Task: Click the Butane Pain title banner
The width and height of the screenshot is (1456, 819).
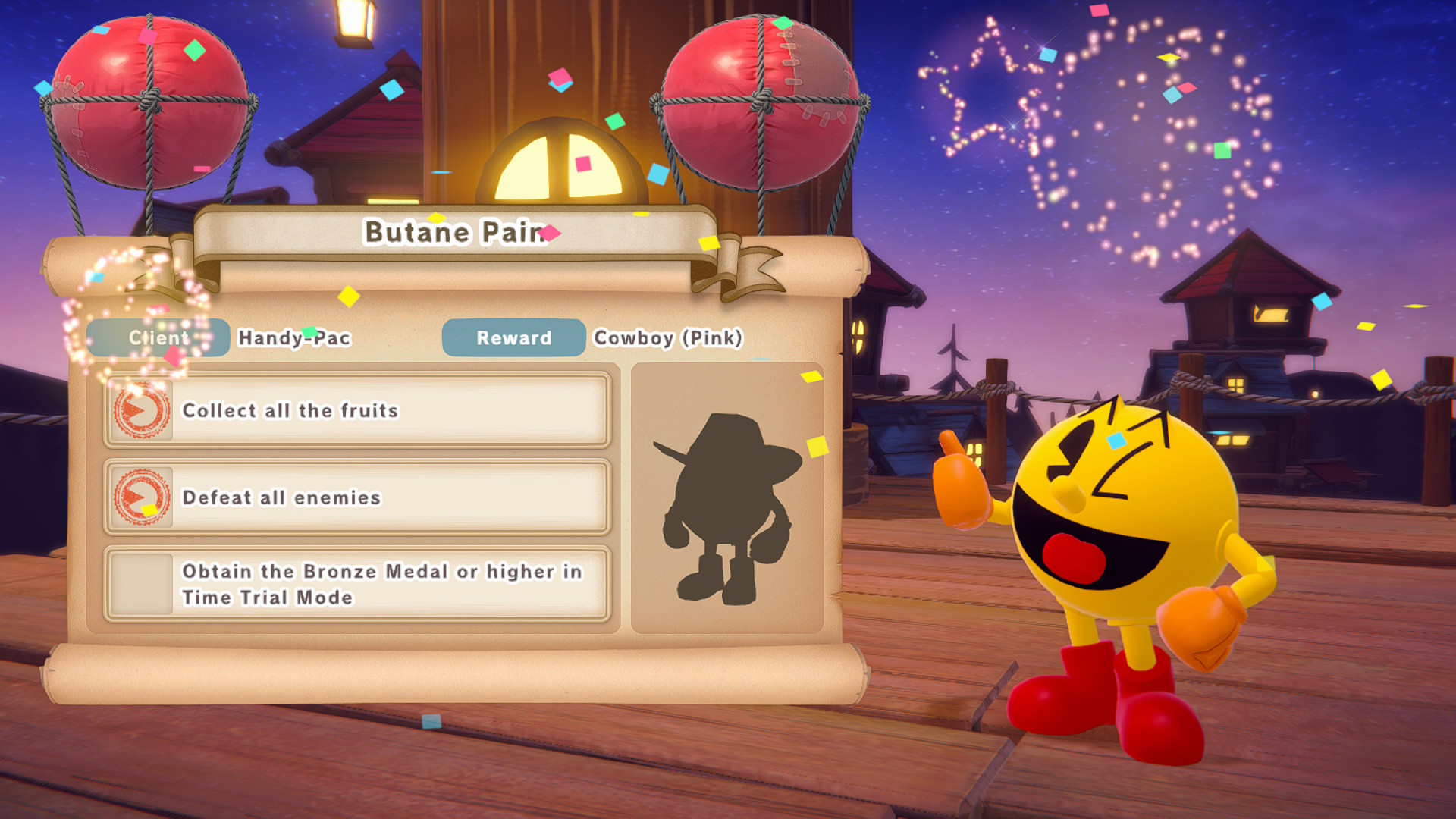Action: point(455,232)
